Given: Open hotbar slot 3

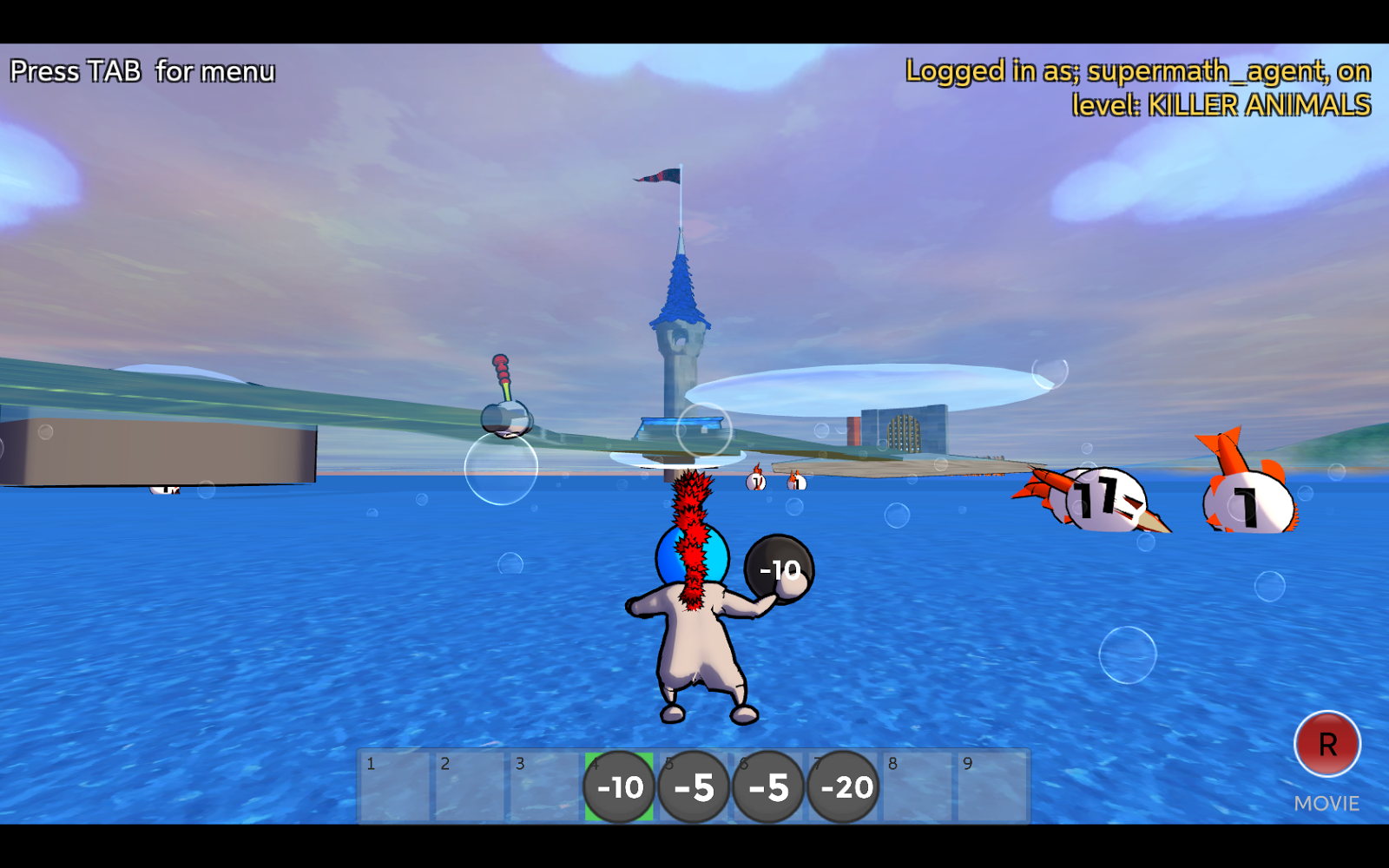Looking at the screenshot, I should pyautogui.click(x=544, y=787).
